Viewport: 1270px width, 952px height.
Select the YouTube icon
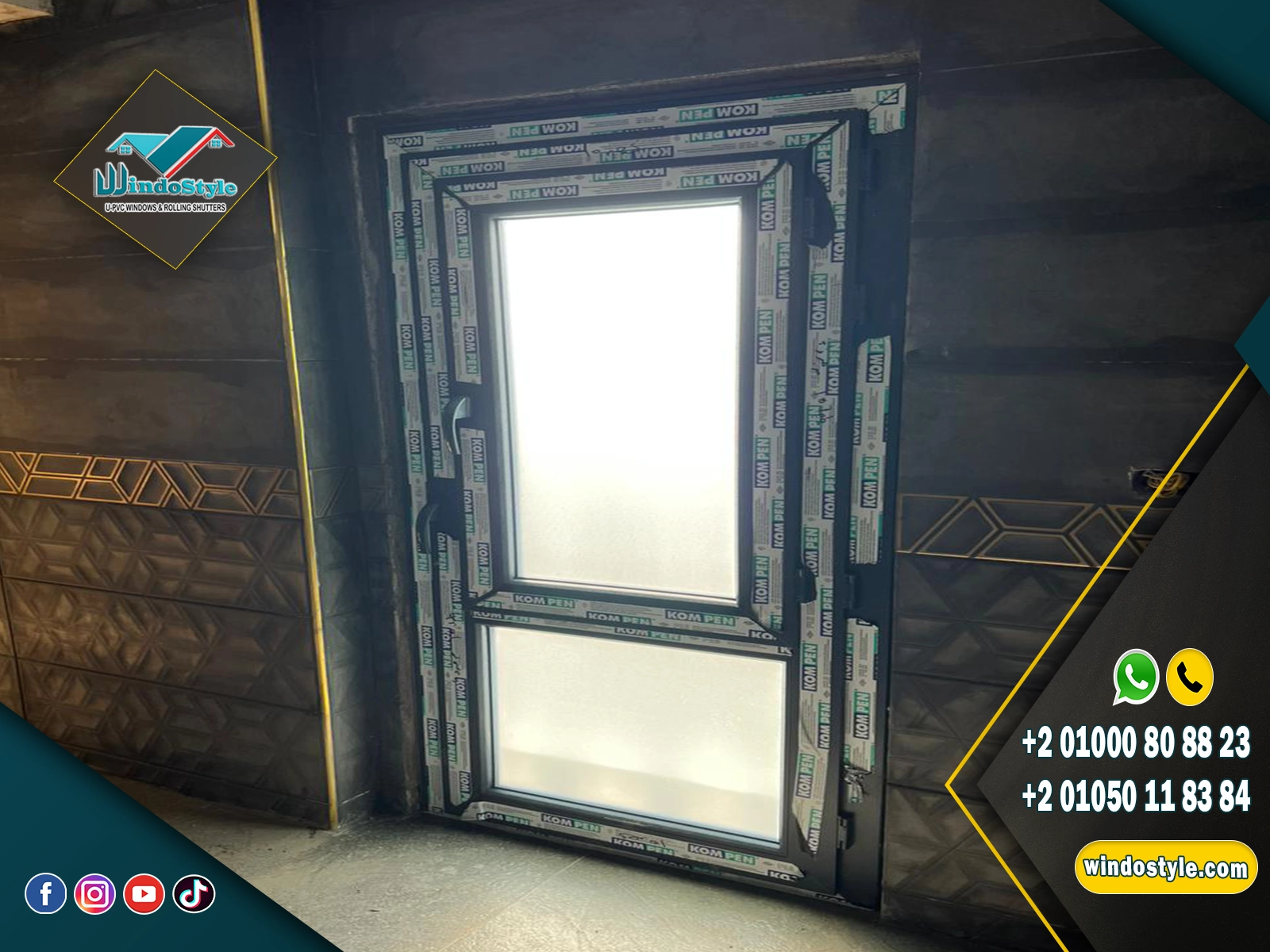point(144,894)
